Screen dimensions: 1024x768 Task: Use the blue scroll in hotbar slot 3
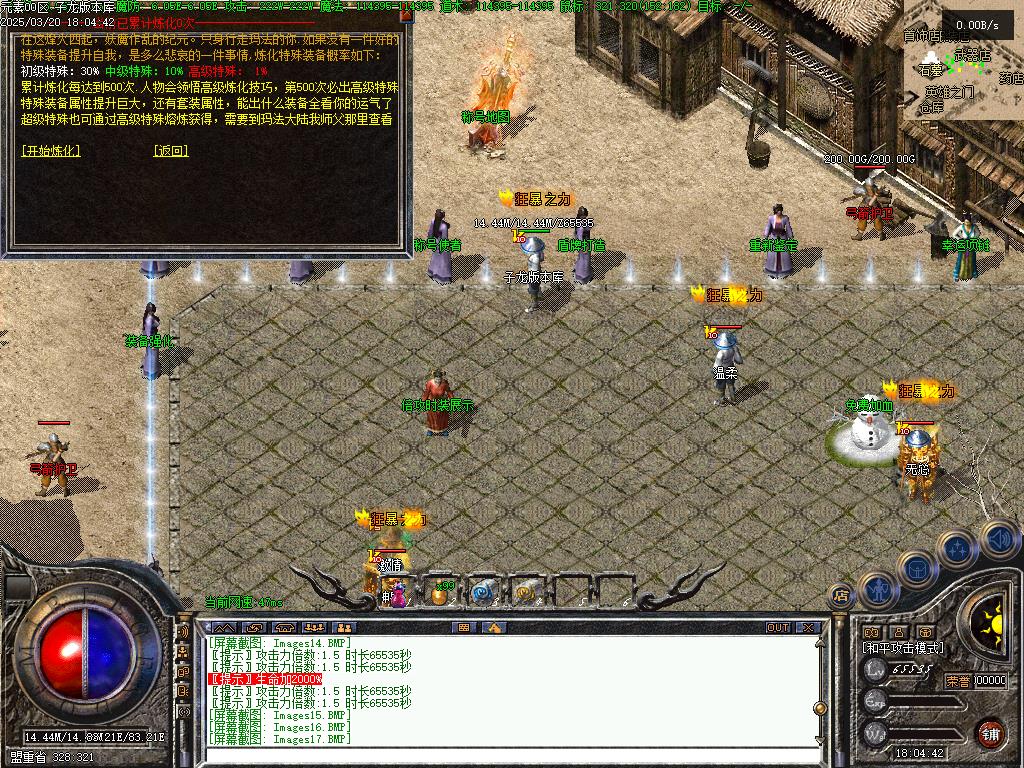point(483,593)
